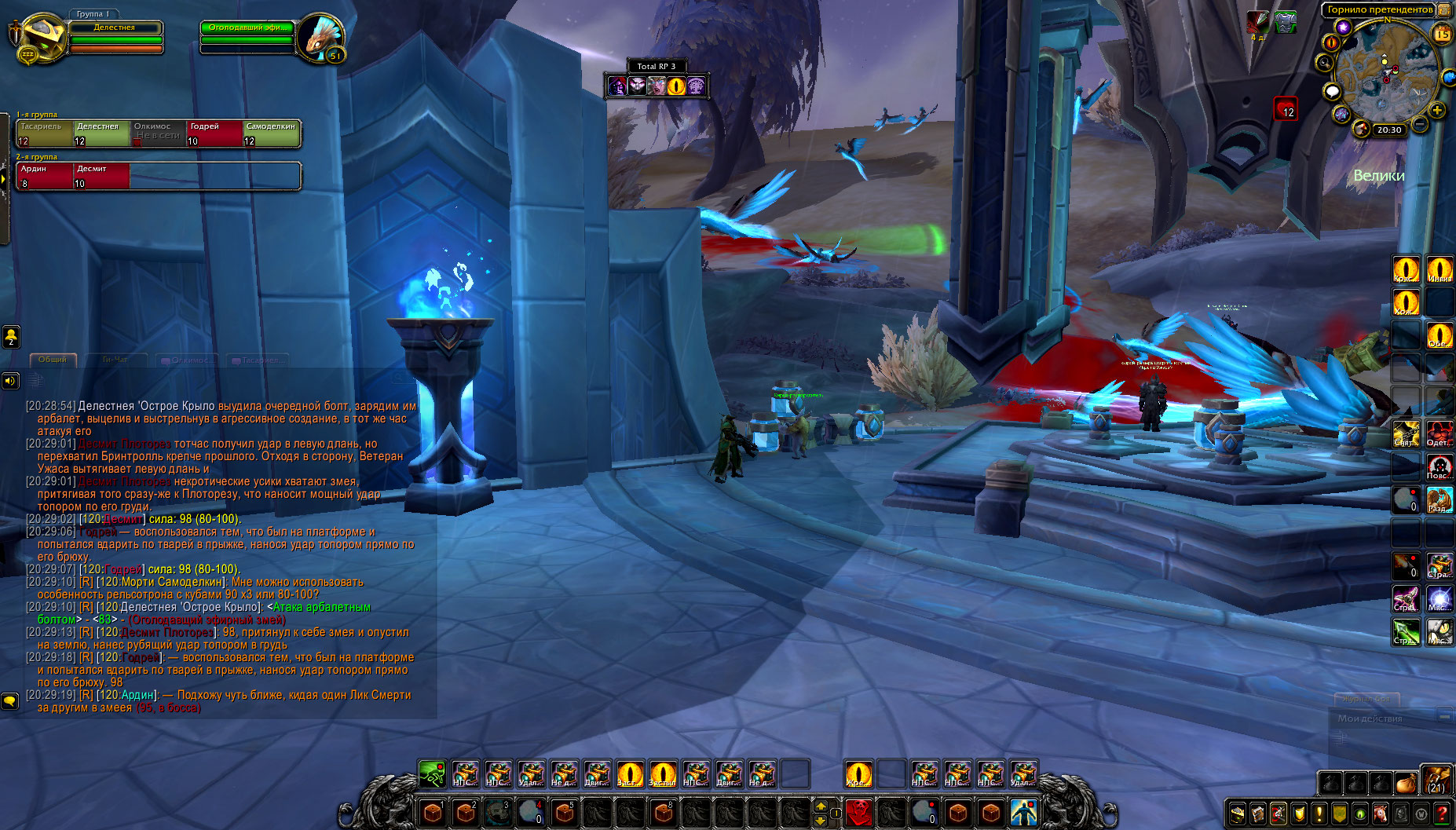Use the dice item in action slot 1
This screenshot has width=1456, height=830.
433,812
